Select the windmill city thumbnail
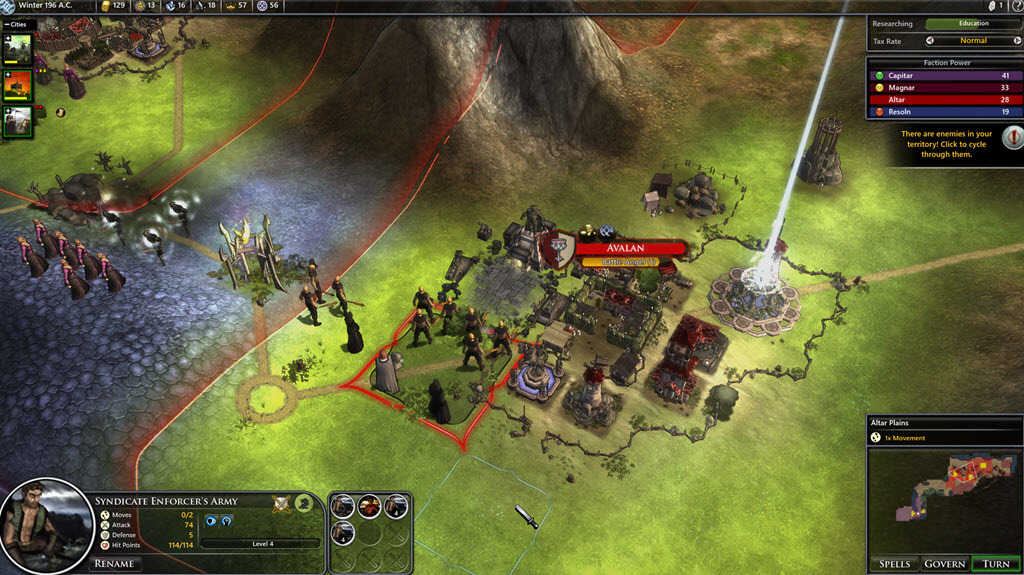1024x575 pixels. pos(20,46)
